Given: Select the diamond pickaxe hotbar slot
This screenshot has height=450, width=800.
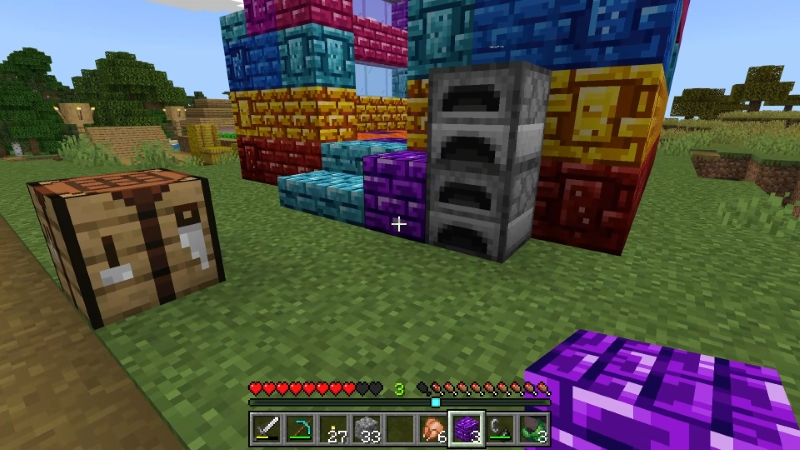Looking at the screenshot, I should pyautogui.click(x=299, y=428).
